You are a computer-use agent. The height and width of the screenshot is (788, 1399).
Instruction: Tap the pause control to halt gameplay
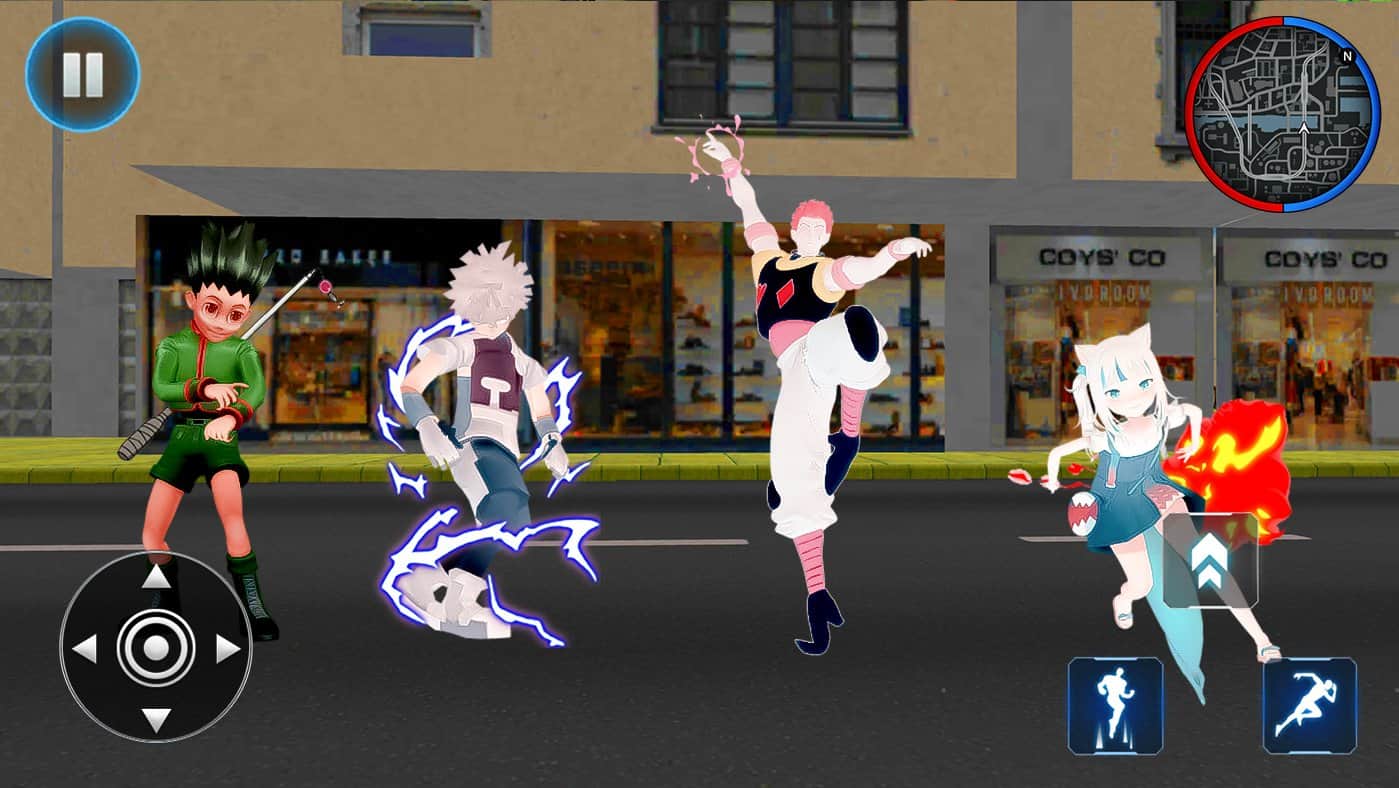(x=84, y=72)
